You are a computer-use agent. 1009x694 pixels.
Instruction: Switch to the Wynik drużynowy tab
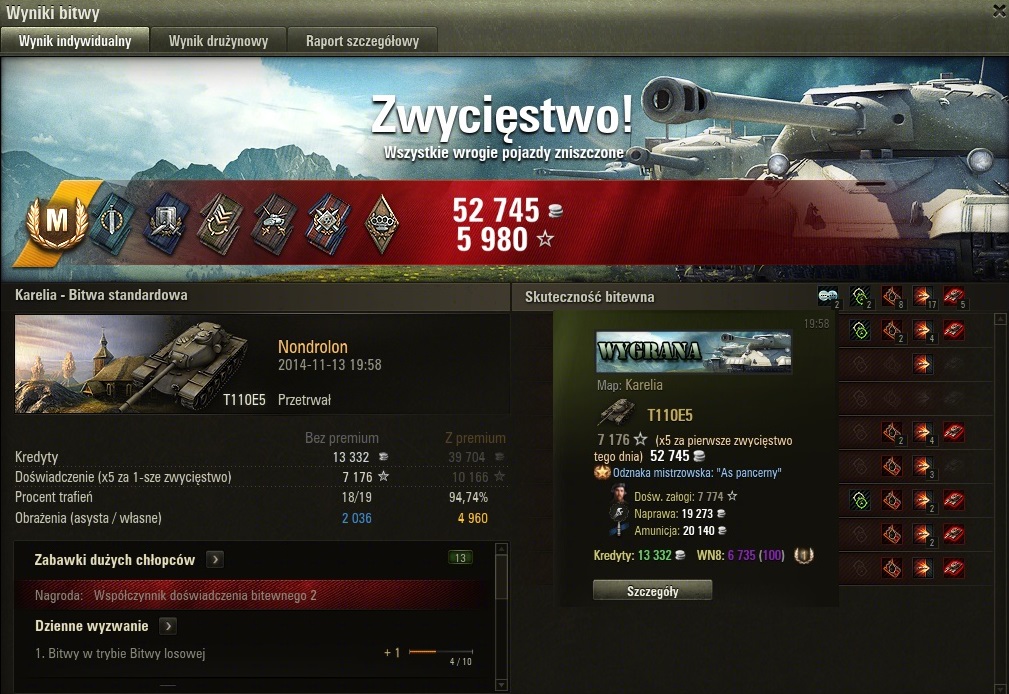point(217,41)
